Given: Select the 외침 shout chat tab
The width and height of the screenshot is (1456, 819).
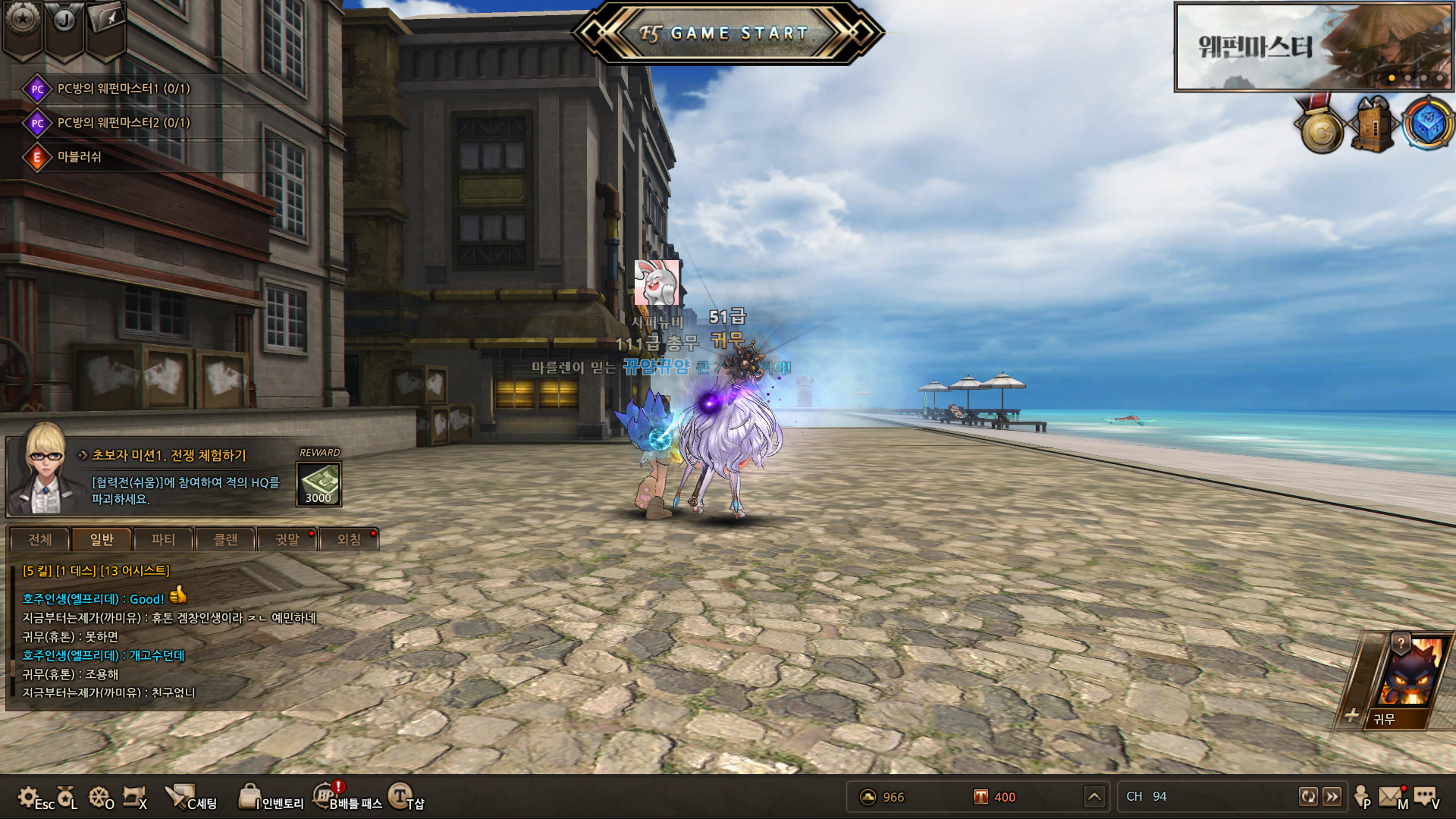Looking at the screenshot, I should pos(349,539).
